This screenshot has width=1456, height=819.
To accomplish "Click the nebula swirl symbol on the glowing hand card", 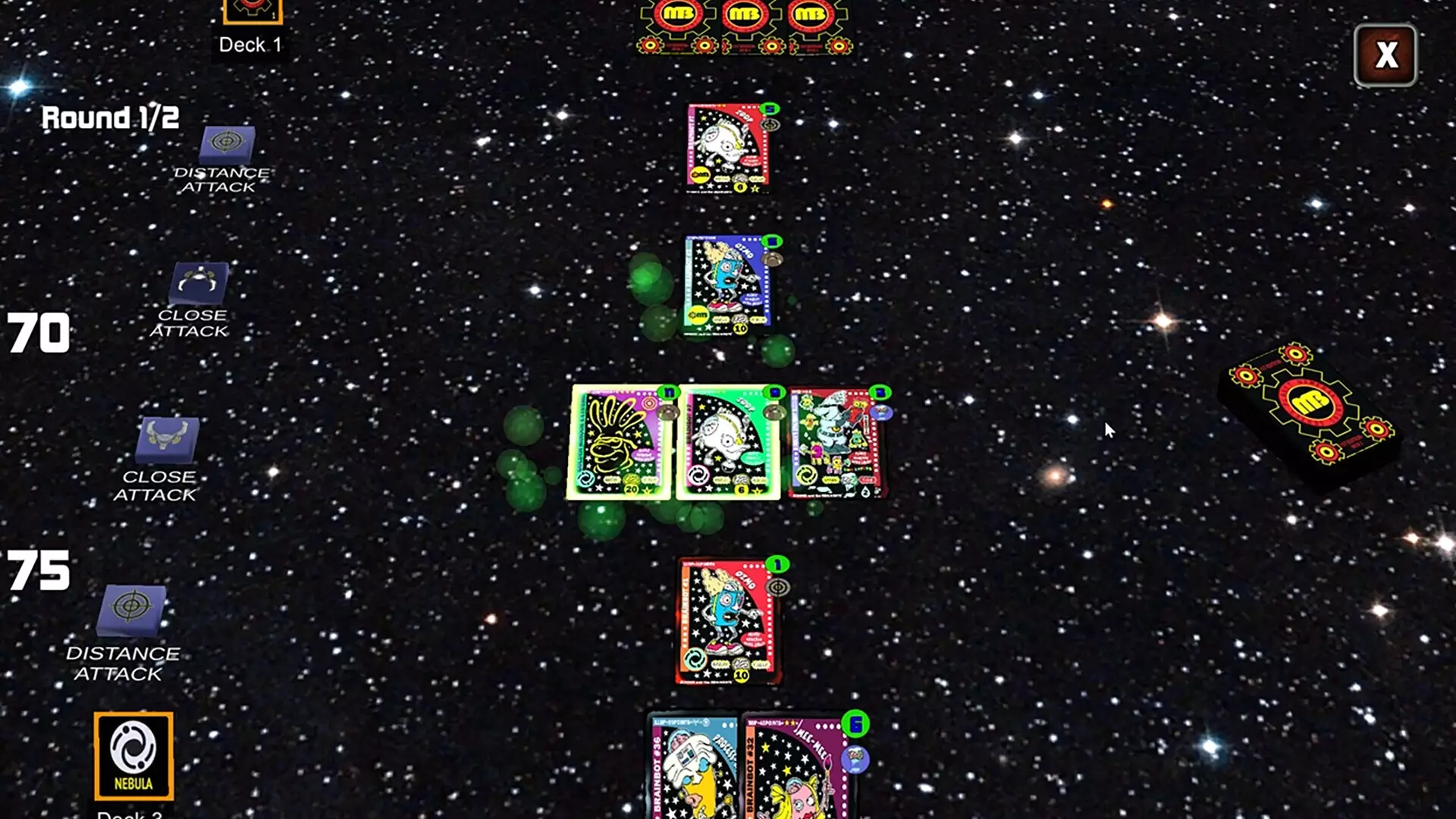I will 585,478.
